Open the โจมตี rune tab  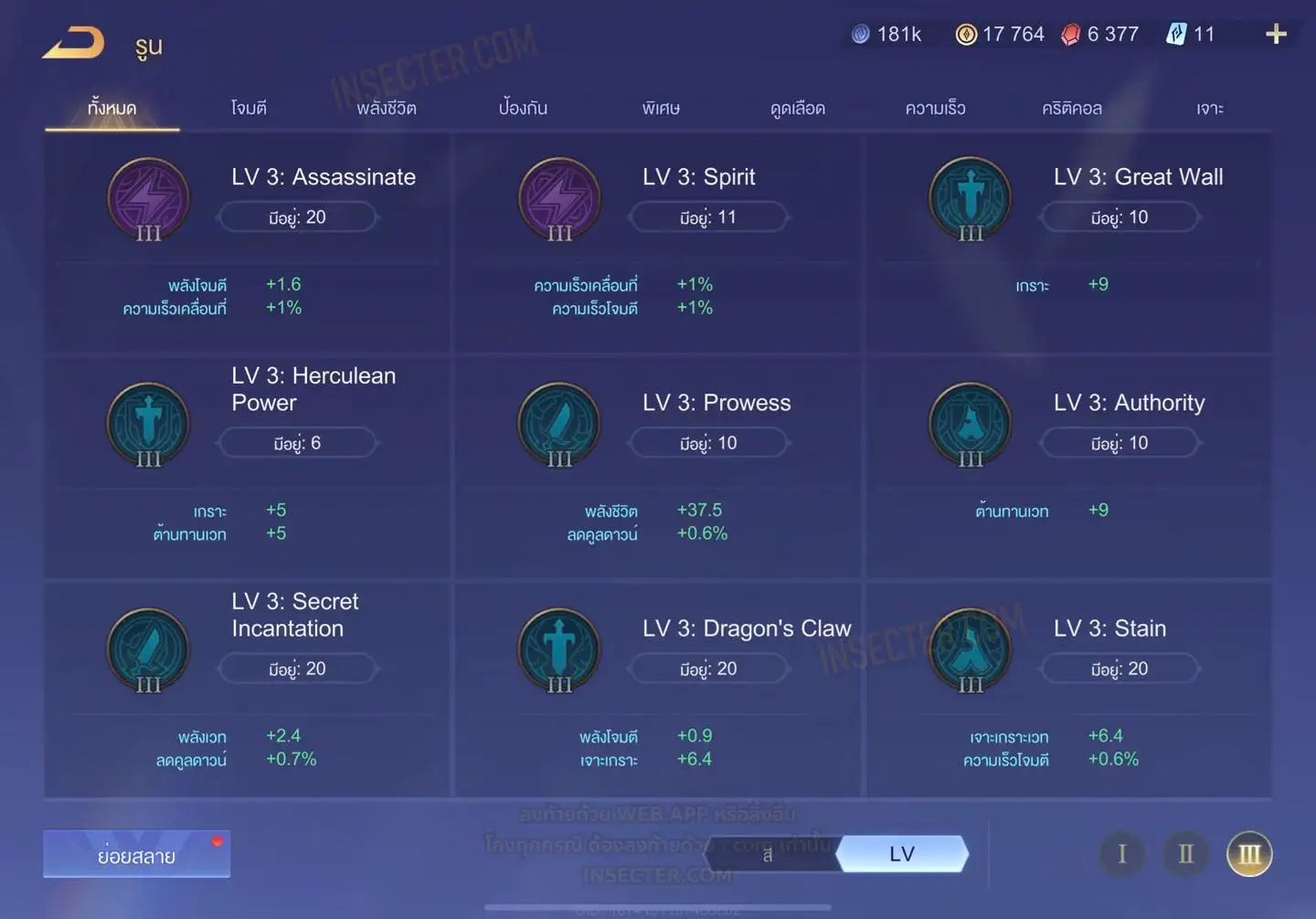pos(249,109)
